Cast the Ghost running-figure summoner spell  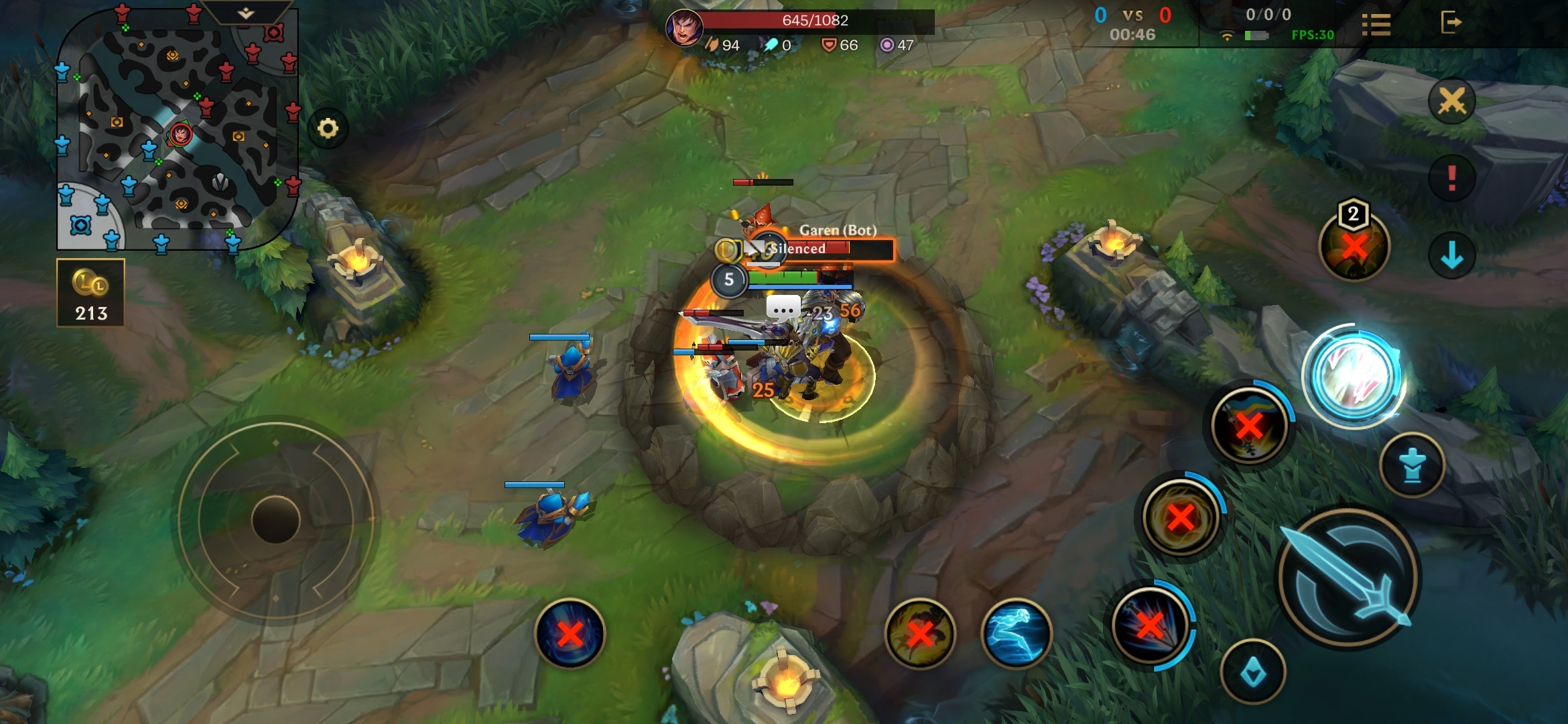click(x=1016, y=633)
